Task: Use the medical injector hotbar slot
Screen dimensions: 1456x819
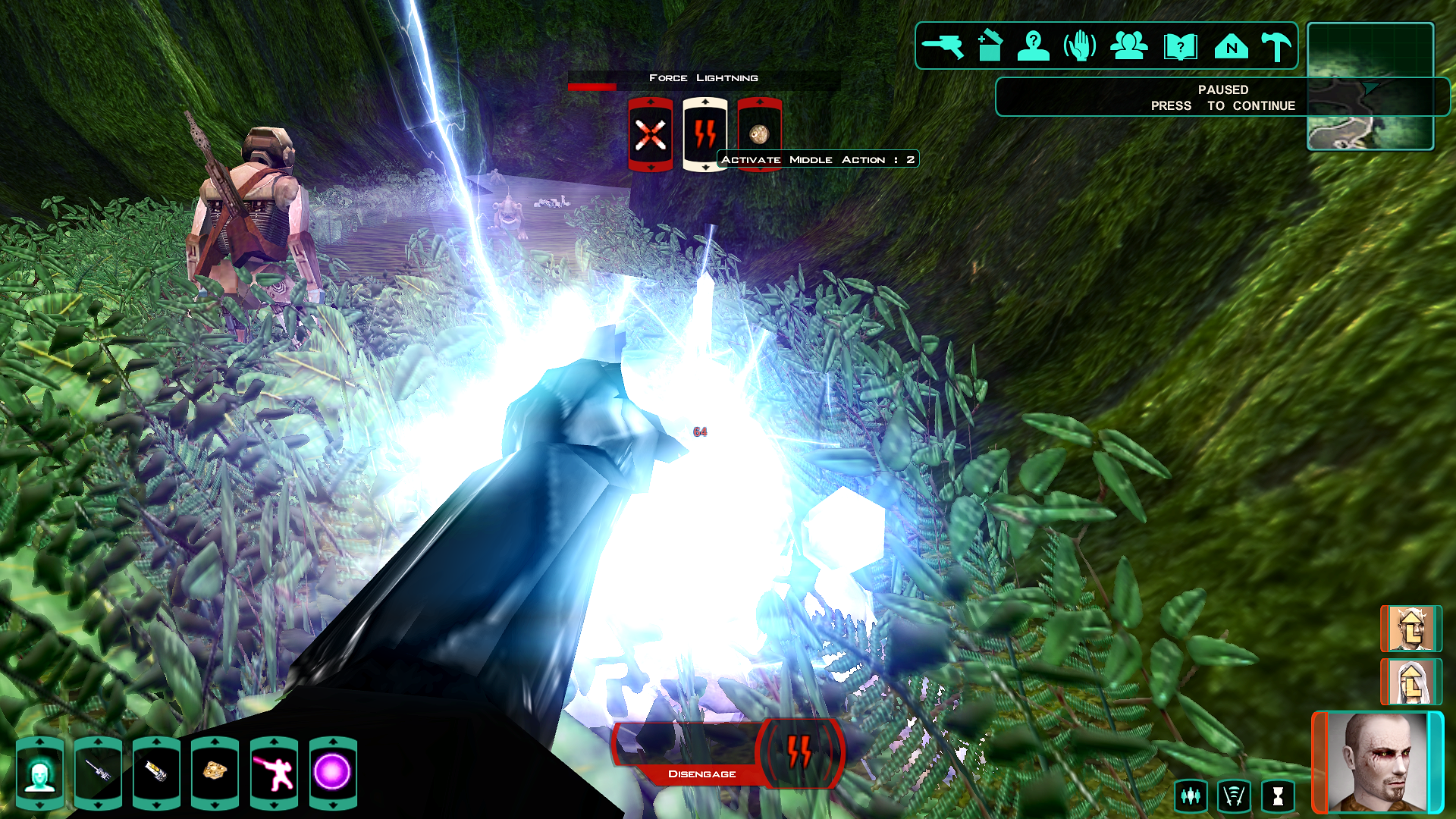Action: point(156,773)
